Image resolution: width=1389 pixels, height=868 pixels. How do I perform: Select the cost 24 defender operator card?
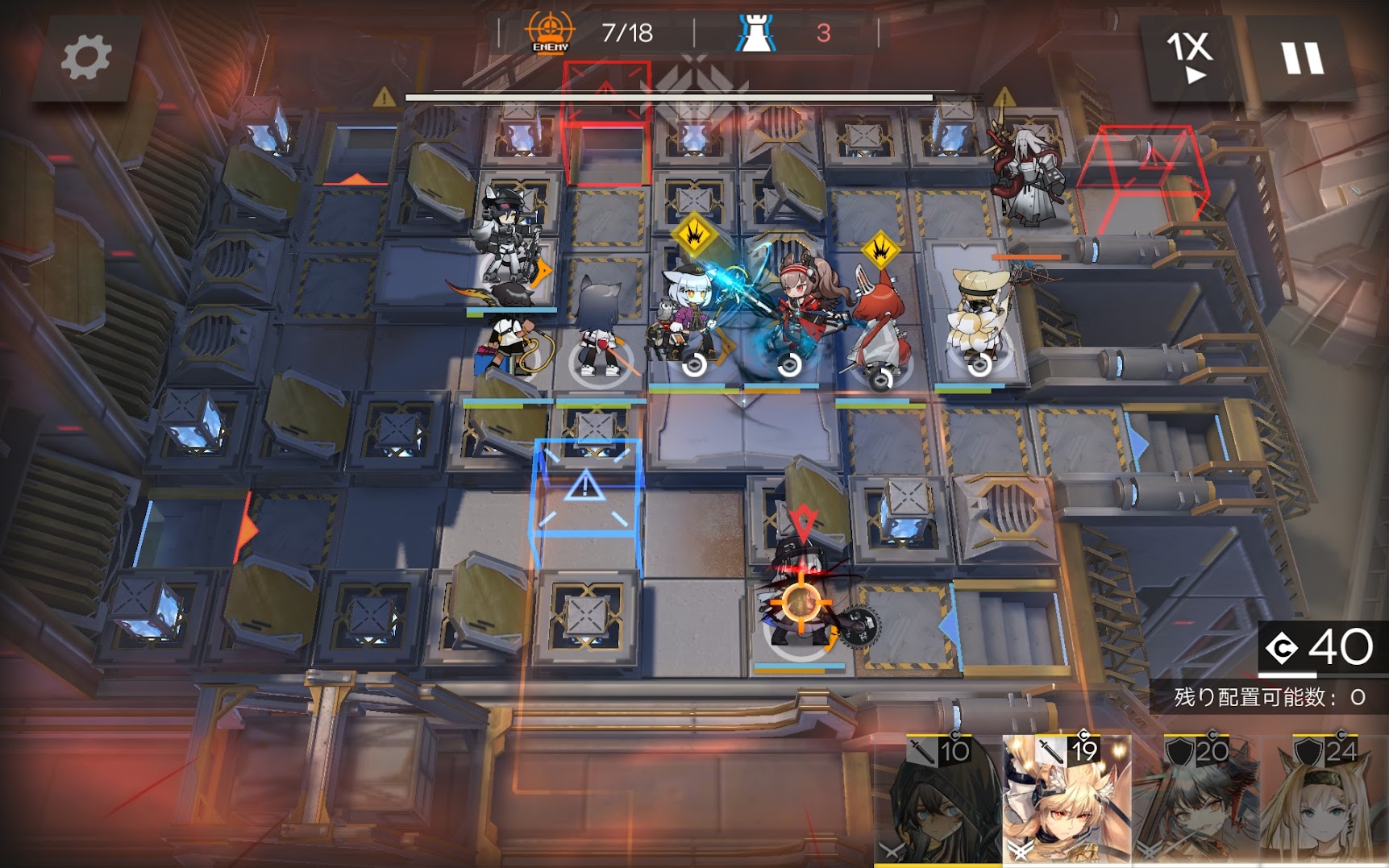[1325, 799]
